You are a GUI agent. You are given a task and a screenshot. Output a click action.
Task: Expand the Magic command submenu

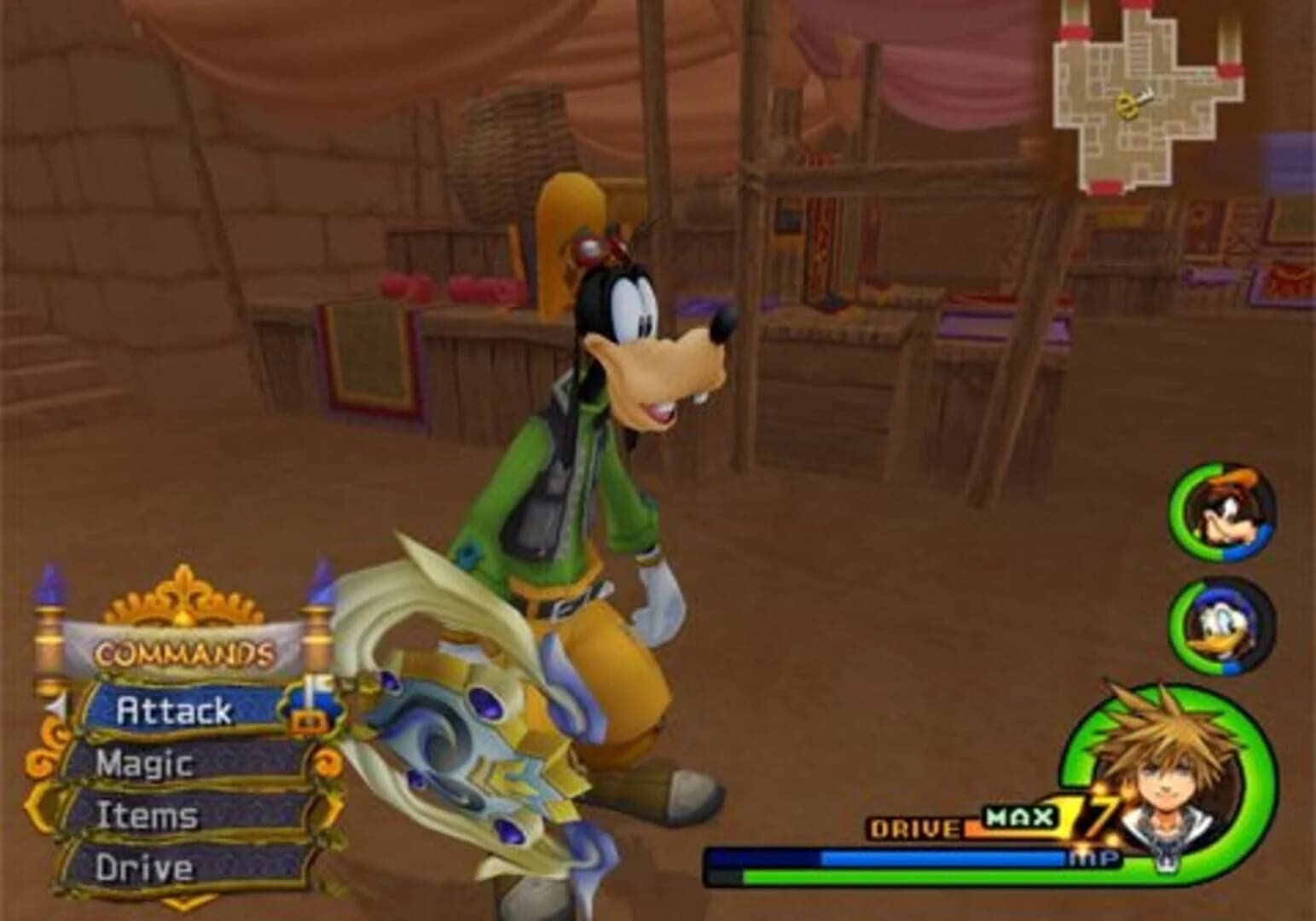[x=146, y=763]
